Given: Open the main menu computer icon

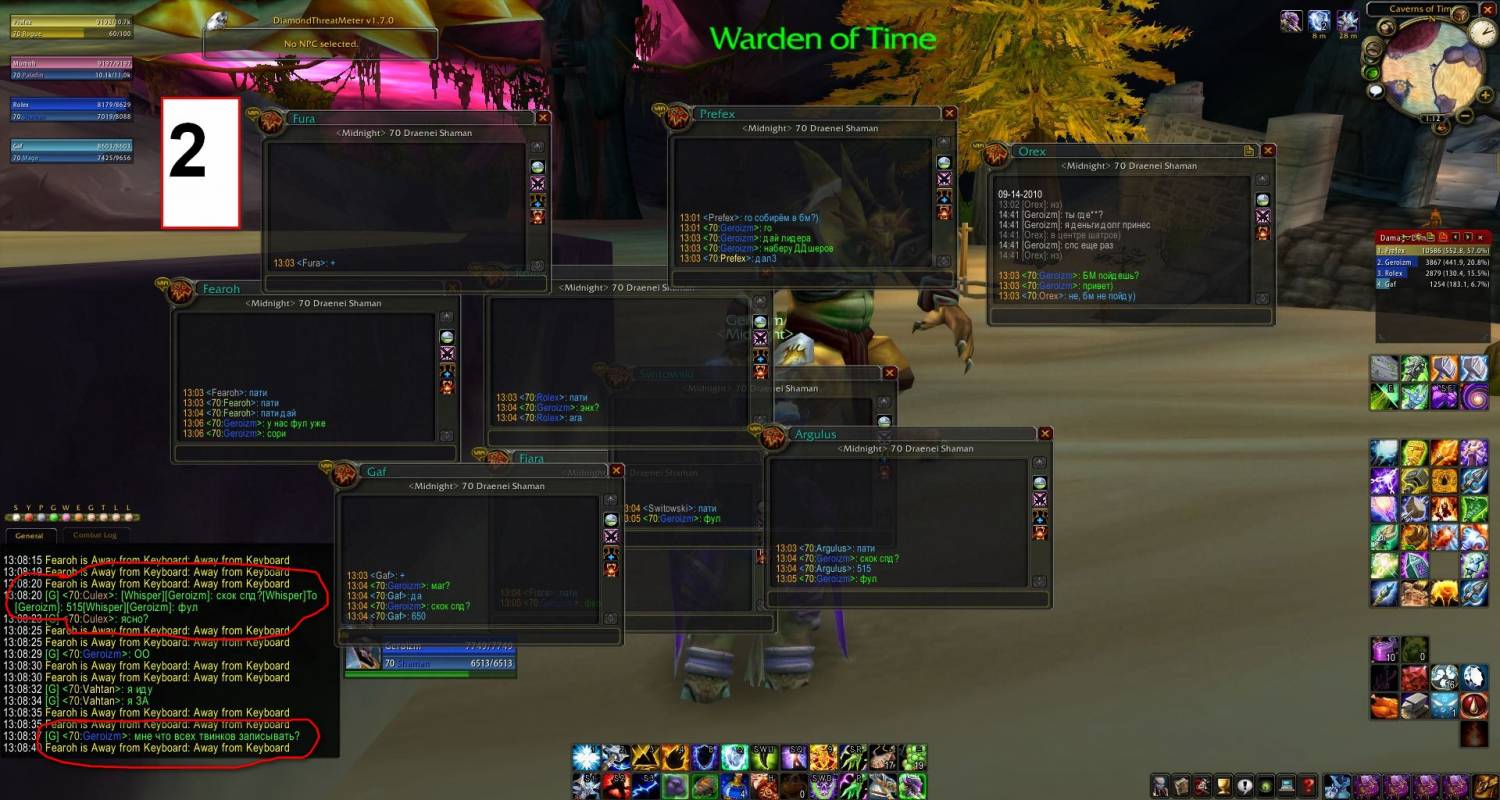Looking at the screenshot, I should coord(1286,785).
